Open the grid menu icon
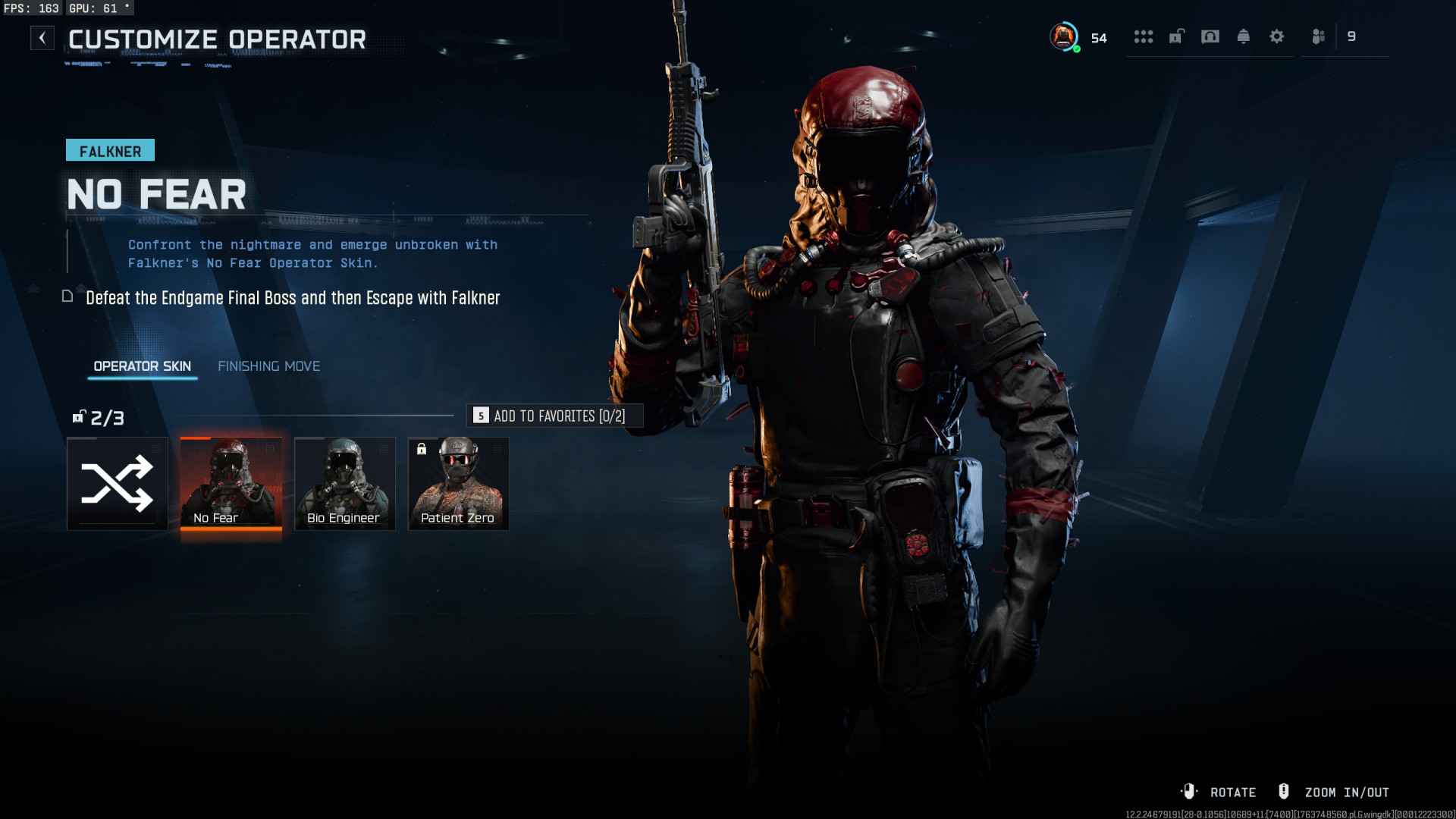 [1143, 36]
